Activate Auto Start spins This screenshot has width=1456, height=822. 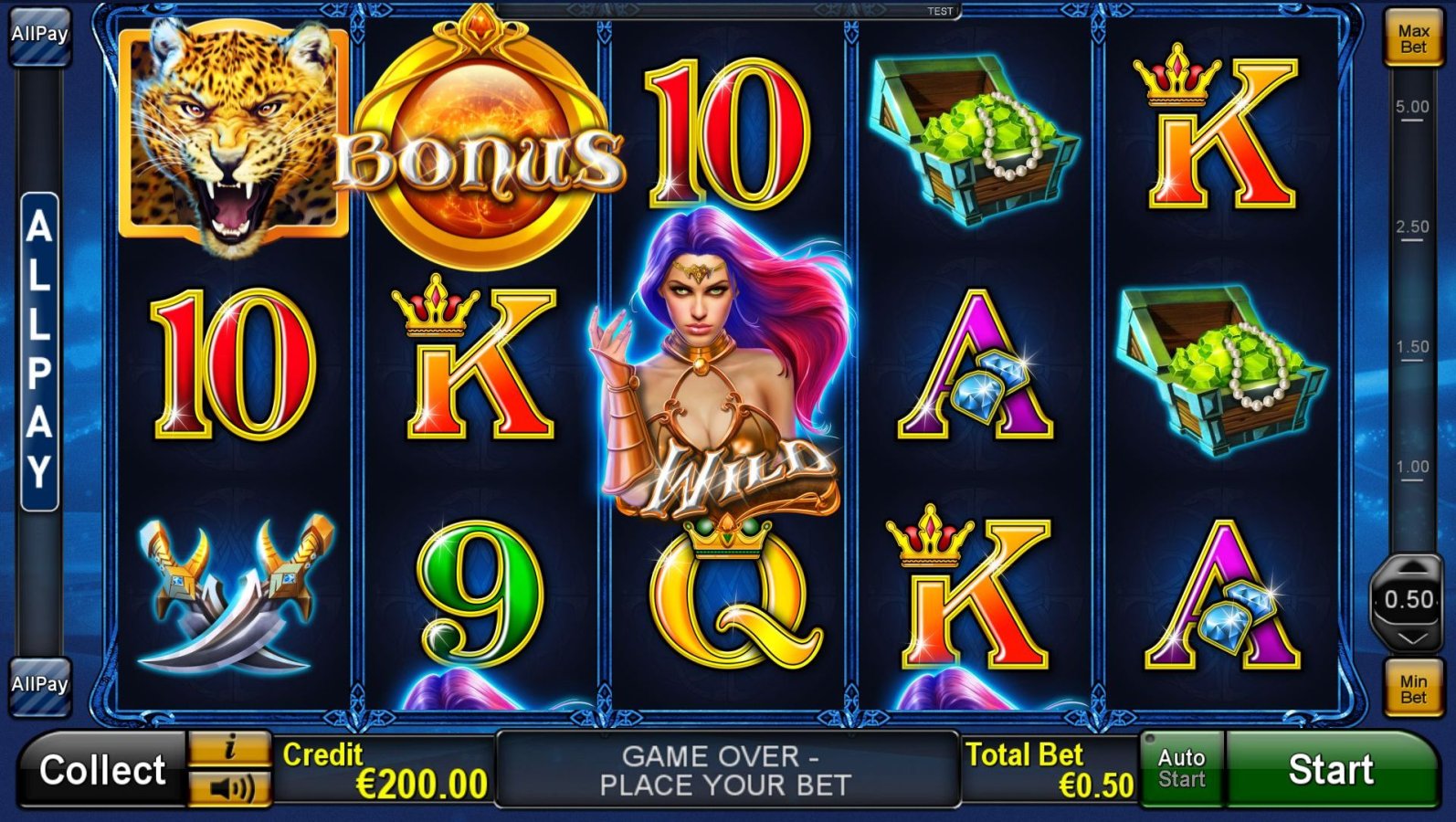[1181, 769]
